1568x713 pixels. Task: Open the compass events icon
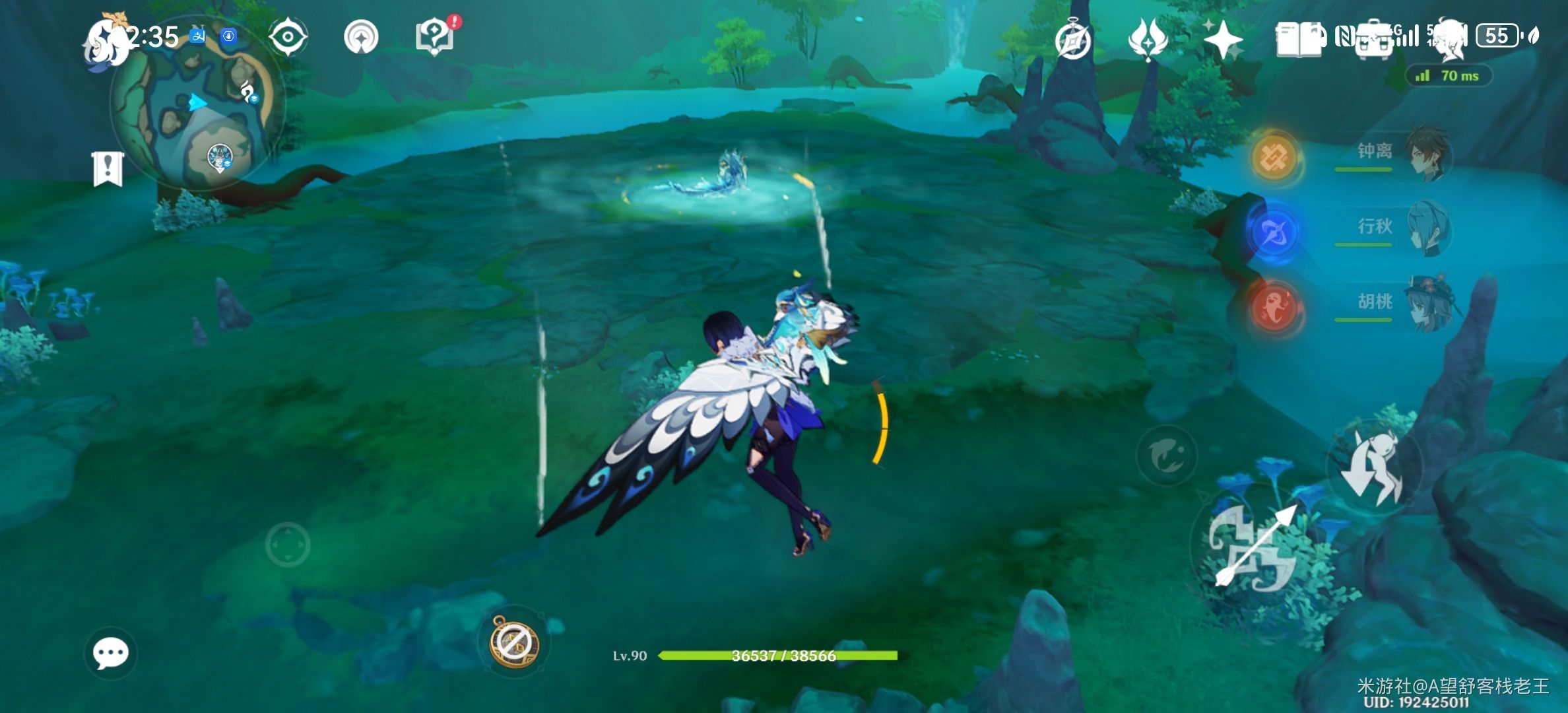pyautogui.click(x=1072, y=41)
